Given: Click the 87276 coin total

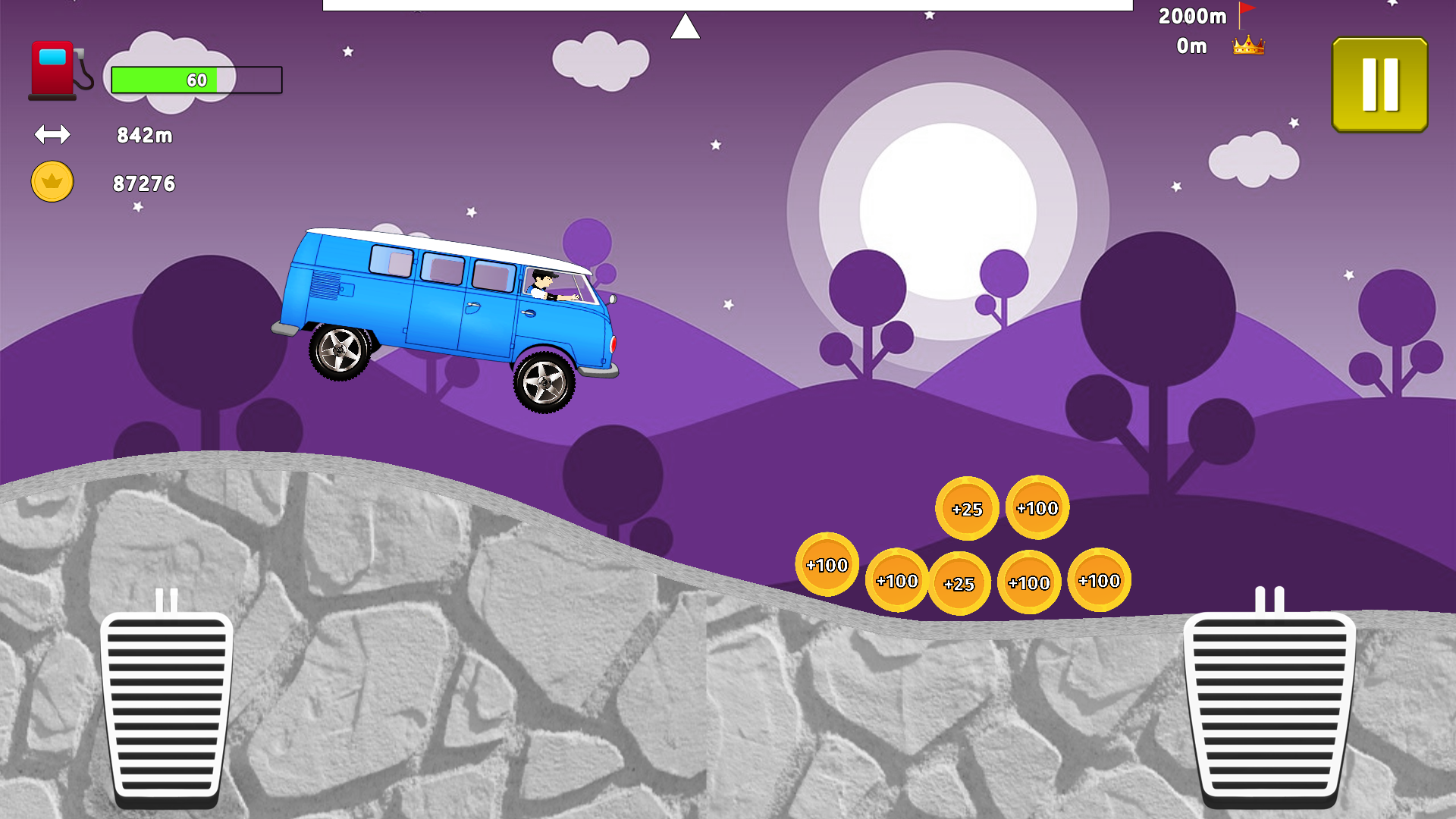Looking at the screenshot, I should click(x=144, y=182).
